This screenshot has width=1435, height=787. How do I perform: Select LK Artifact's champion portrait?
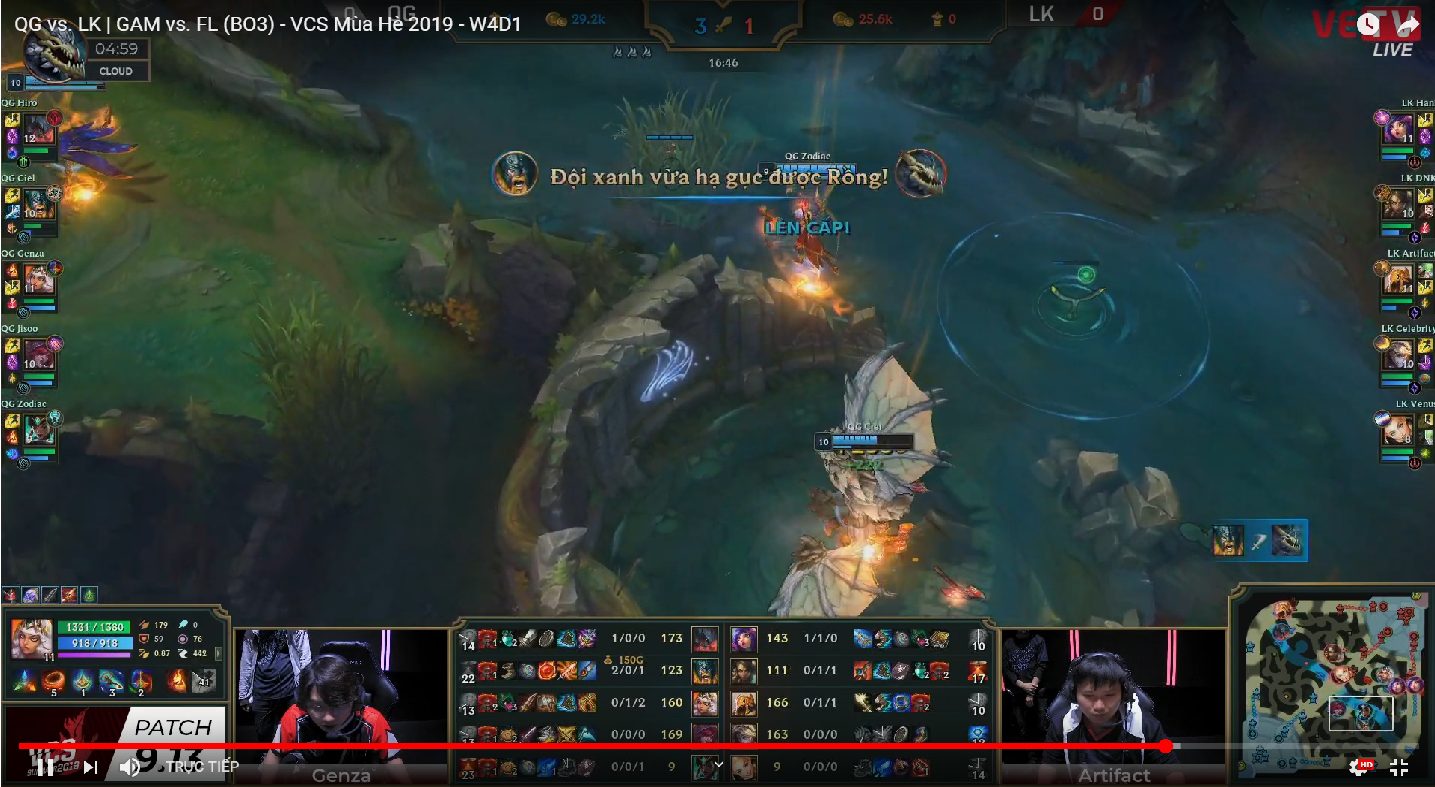point(1397,279)
